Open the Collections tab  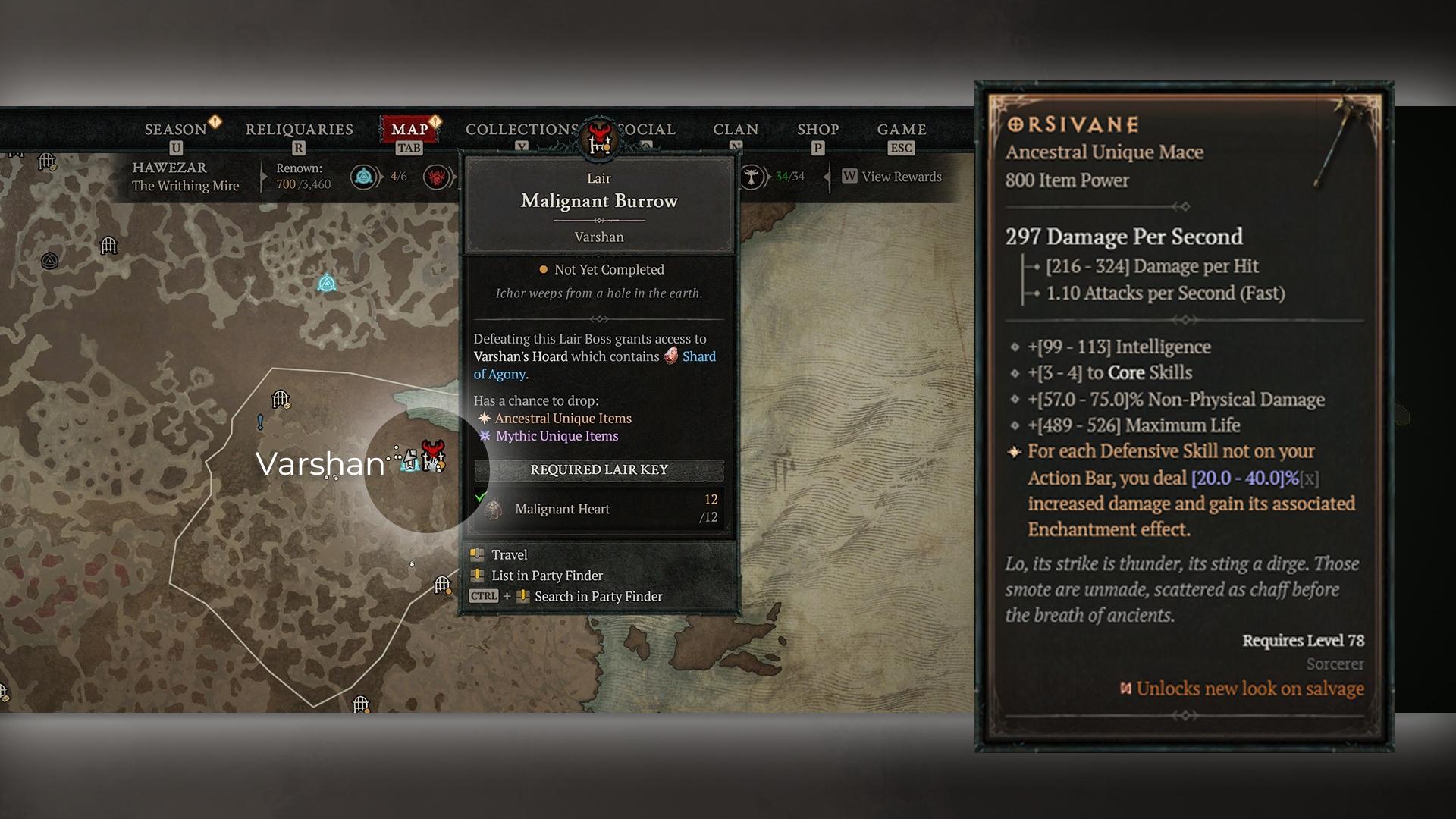(521, 130)
